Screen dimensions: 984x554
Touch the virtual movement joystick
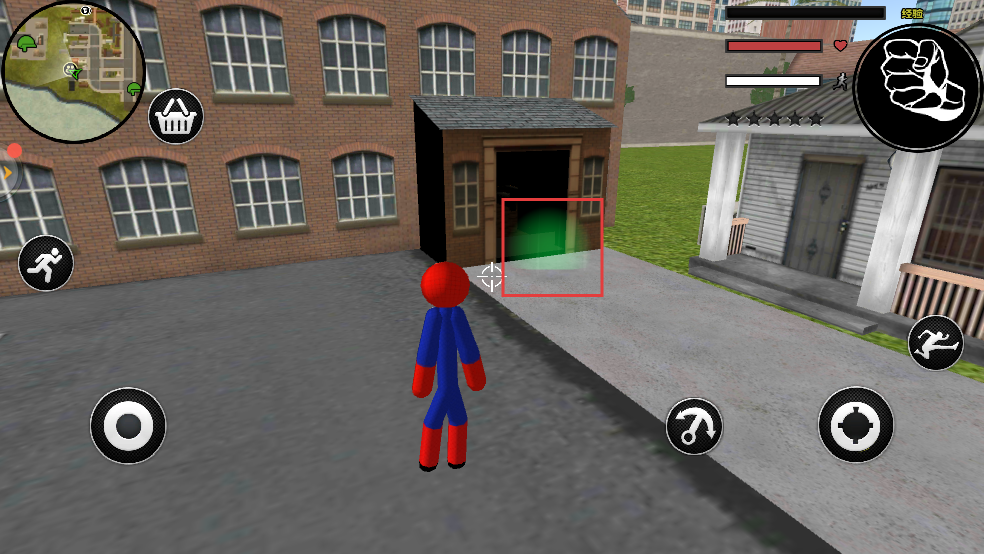pyautogui.click(x=128, y=425)
